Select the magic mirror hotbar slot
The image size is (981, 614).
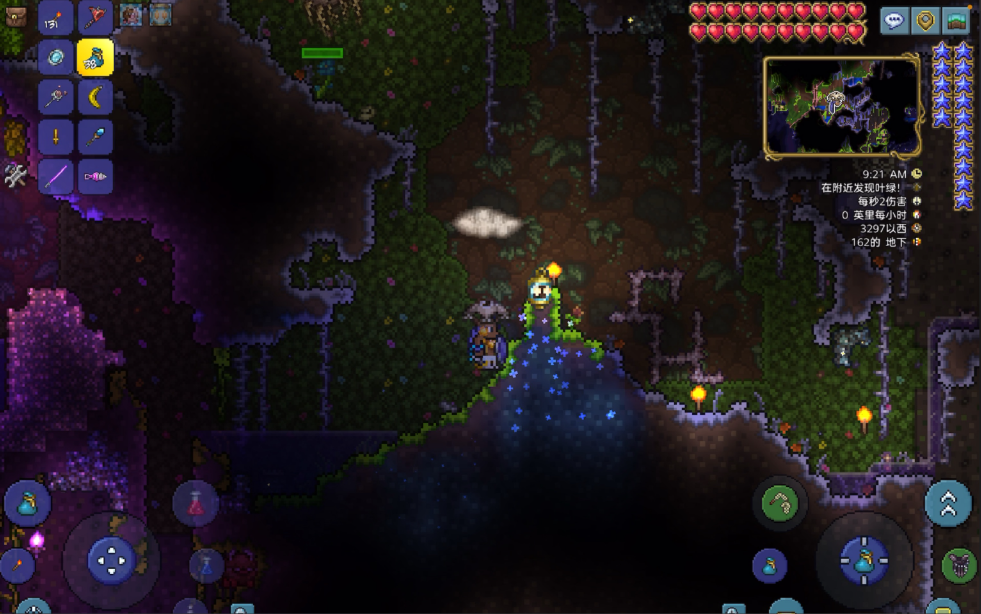click(x=56, y=57)
